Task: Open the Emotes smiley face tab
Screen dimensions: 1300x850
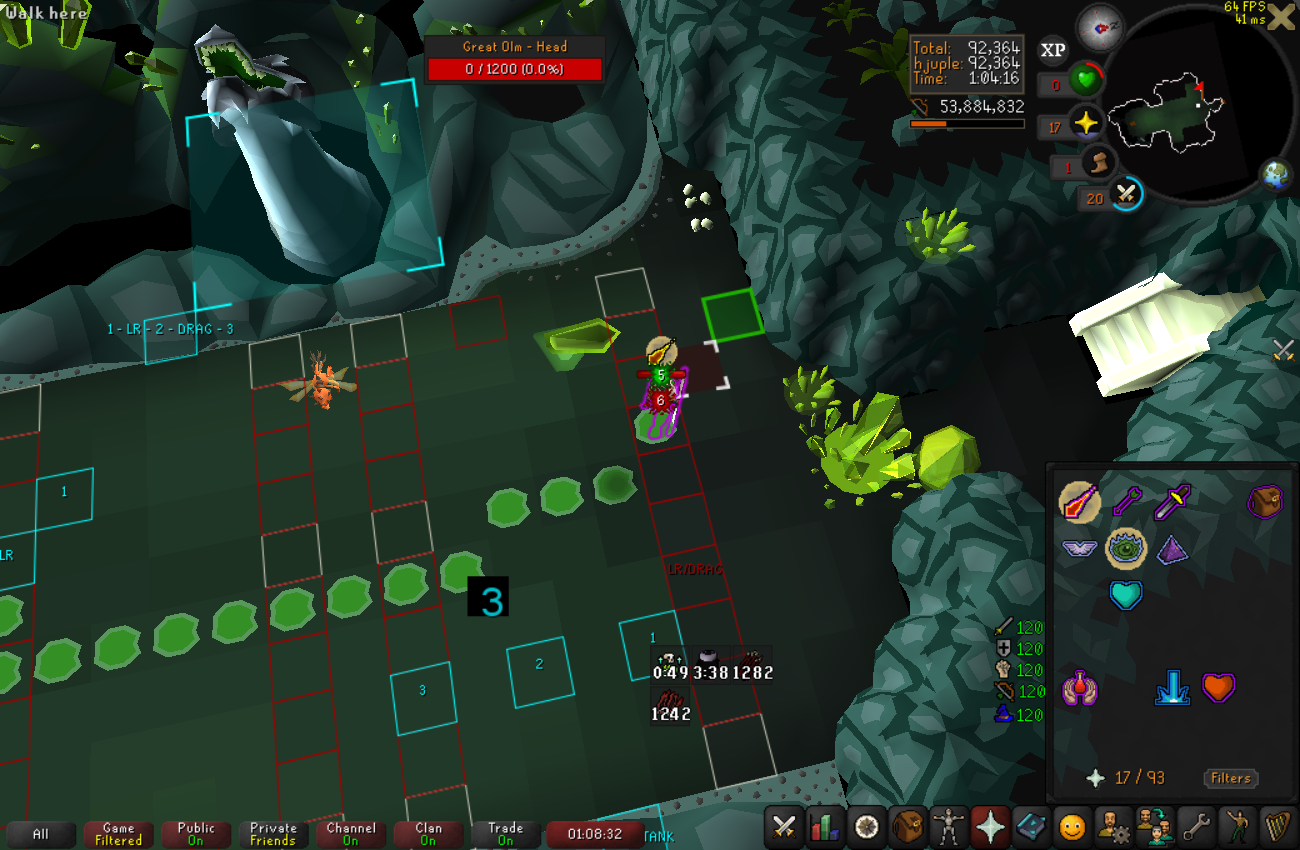Action: (1072, 827)
